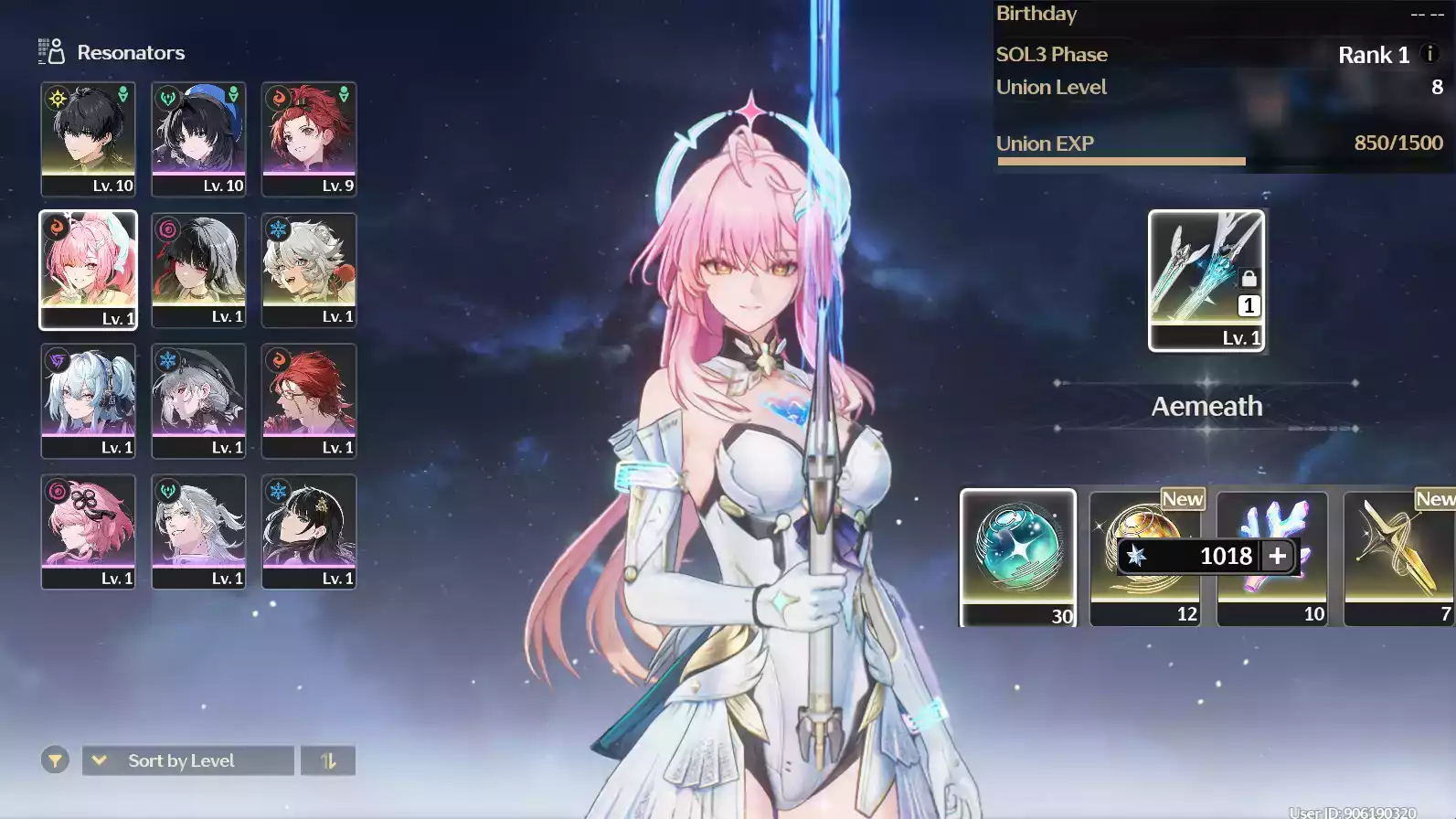Click the plus button next to Astrite count
The image size is (1456, 819).
[1276, 556]
